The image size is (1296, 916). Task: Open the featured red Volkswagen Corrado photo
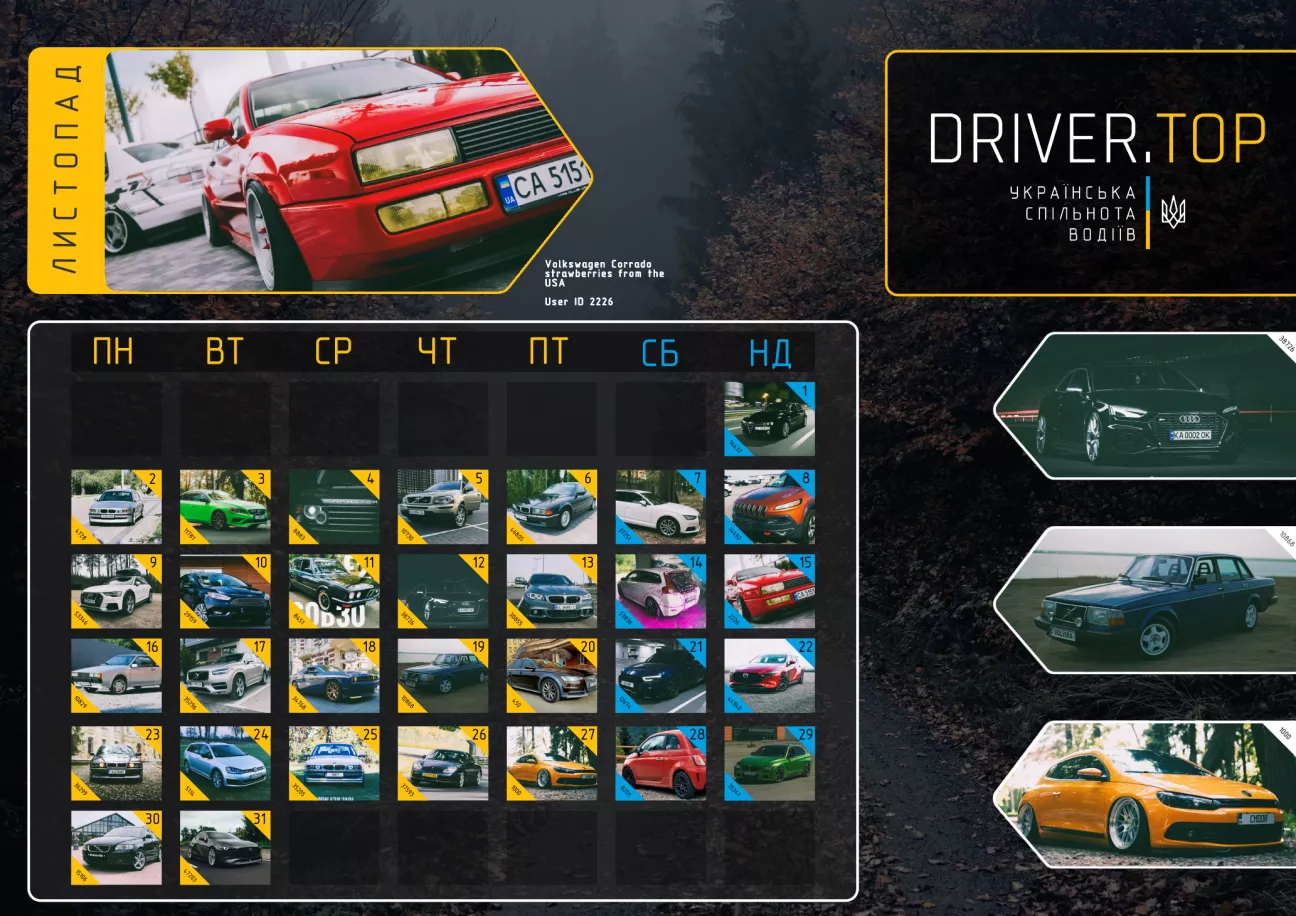340,170
